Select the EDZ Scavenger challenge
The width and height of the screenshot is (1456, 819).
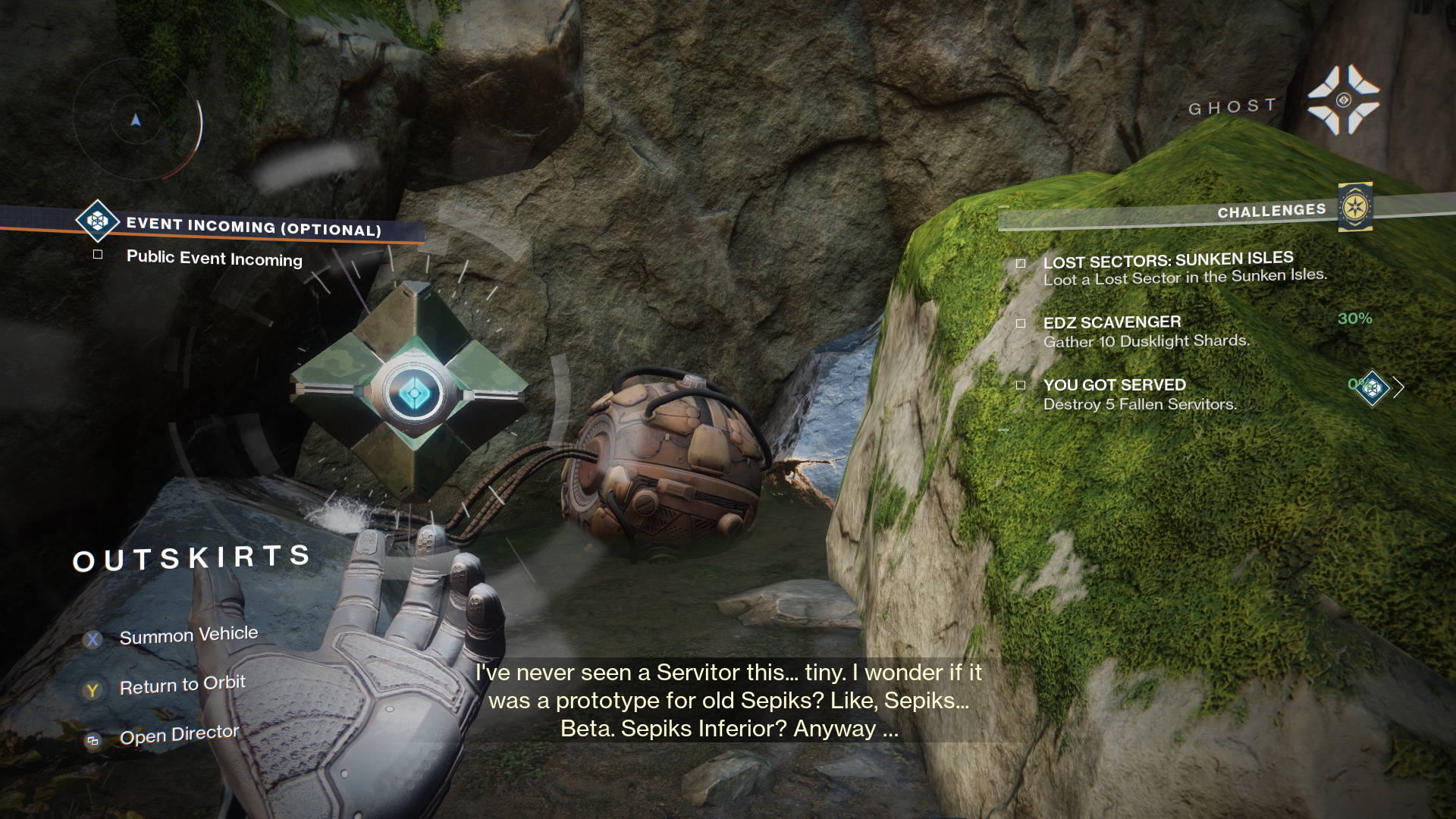coord(1112,322)
